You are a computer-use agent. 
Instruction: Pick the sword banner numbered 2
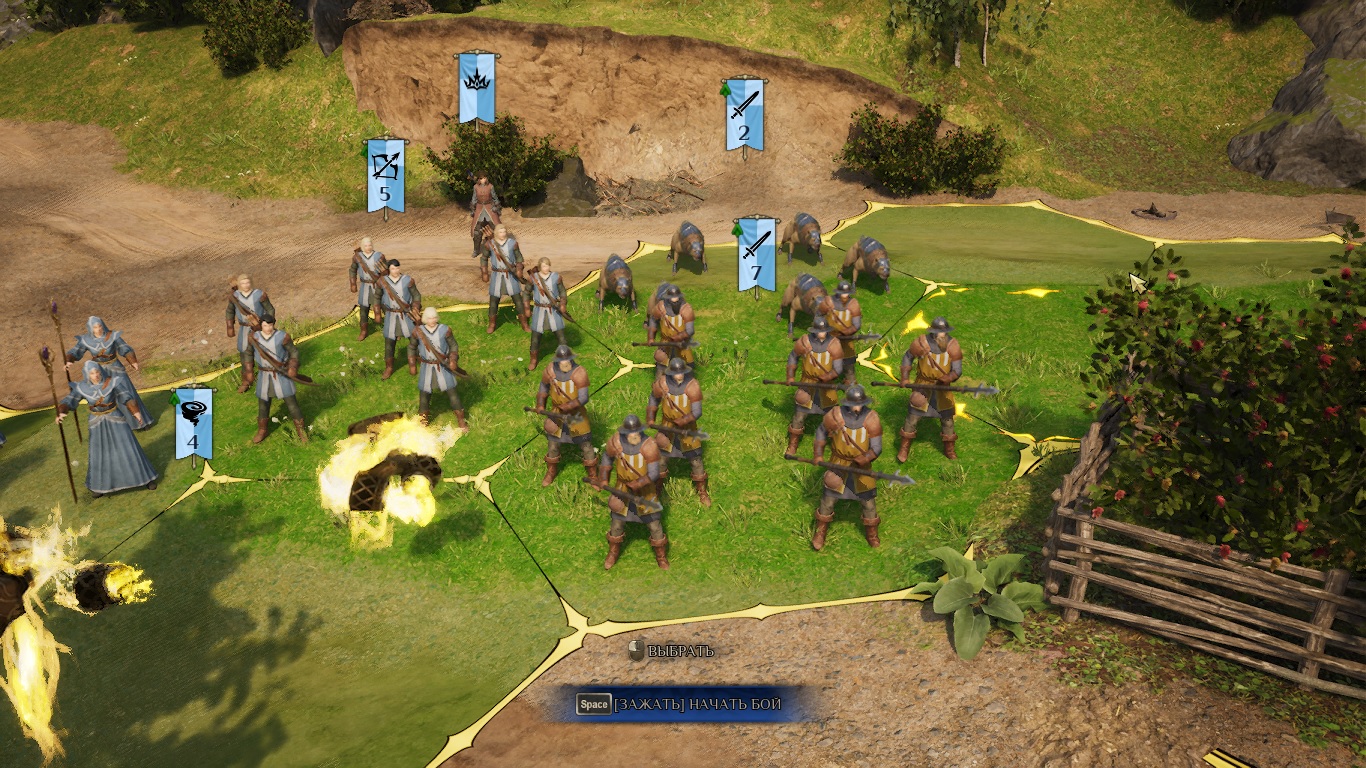(744, 113)
